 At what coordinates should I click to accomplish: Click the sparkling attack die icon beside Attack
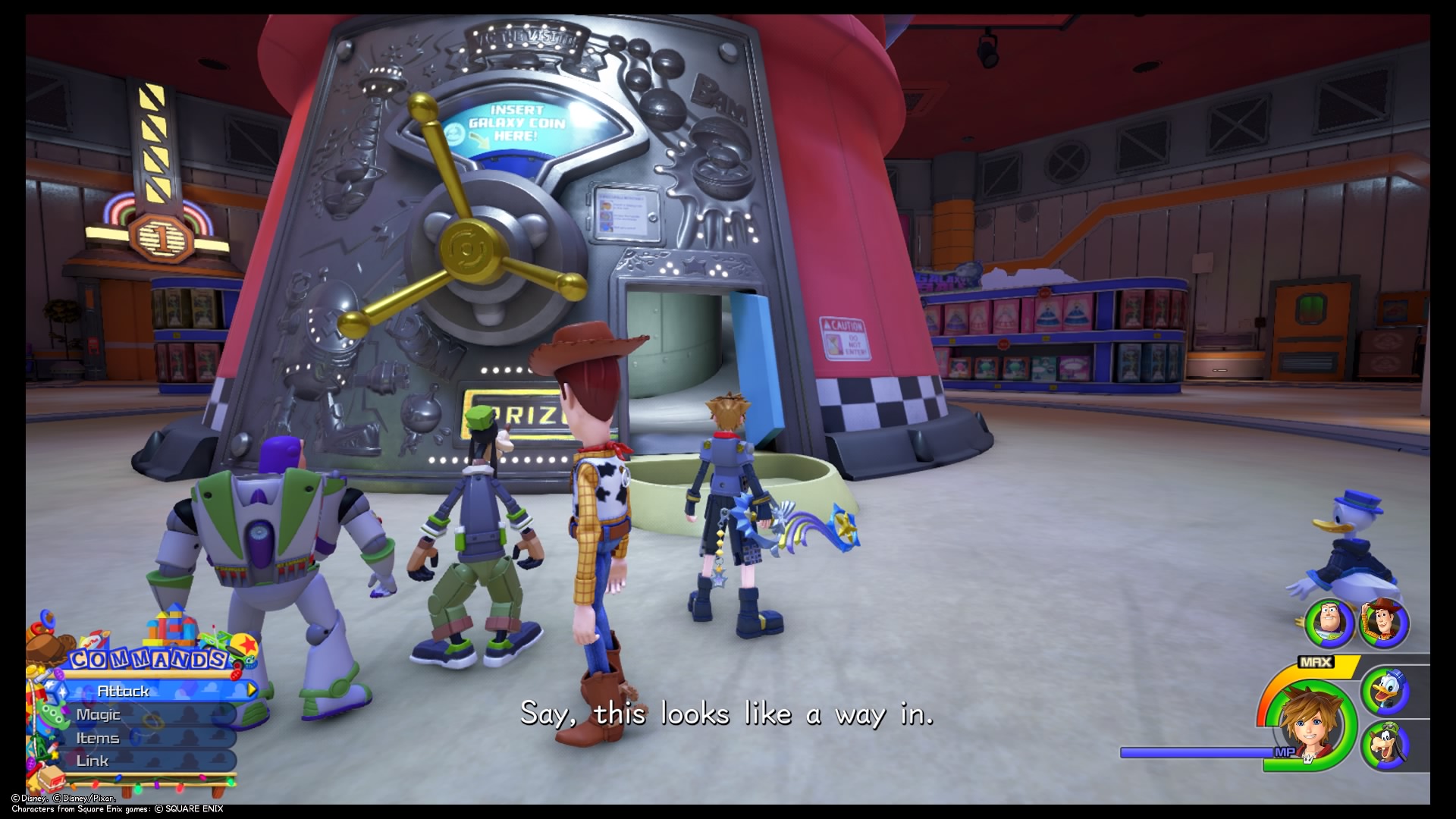click(55, 692)
